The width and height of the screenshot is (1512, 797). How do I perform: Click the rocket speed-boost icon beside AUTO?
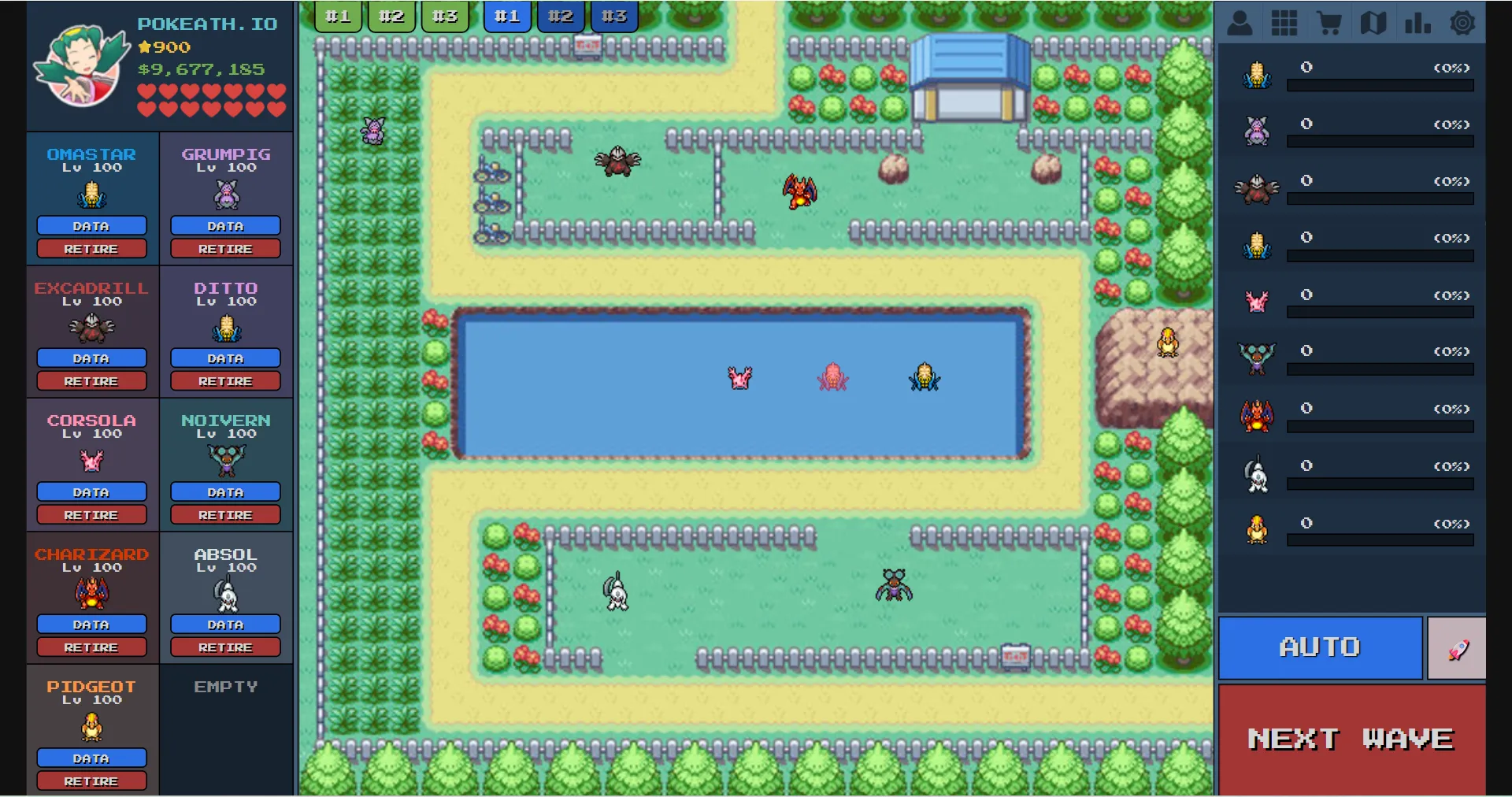pyautogui.click(x=1456, y=647)
